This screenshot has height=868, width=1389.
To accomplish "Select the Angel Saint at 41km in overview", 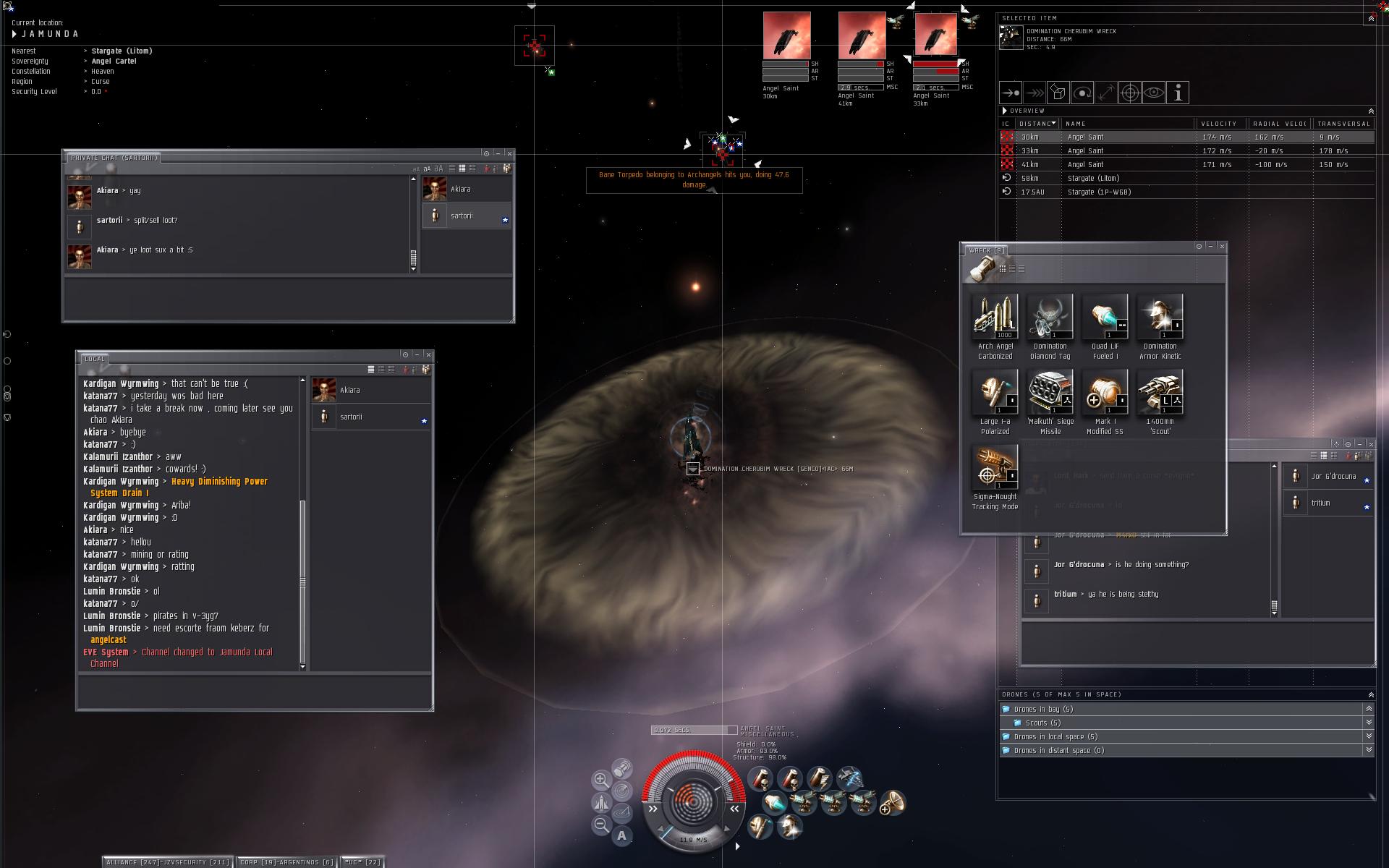I will pyautogui.click(x=1085, y=164).
